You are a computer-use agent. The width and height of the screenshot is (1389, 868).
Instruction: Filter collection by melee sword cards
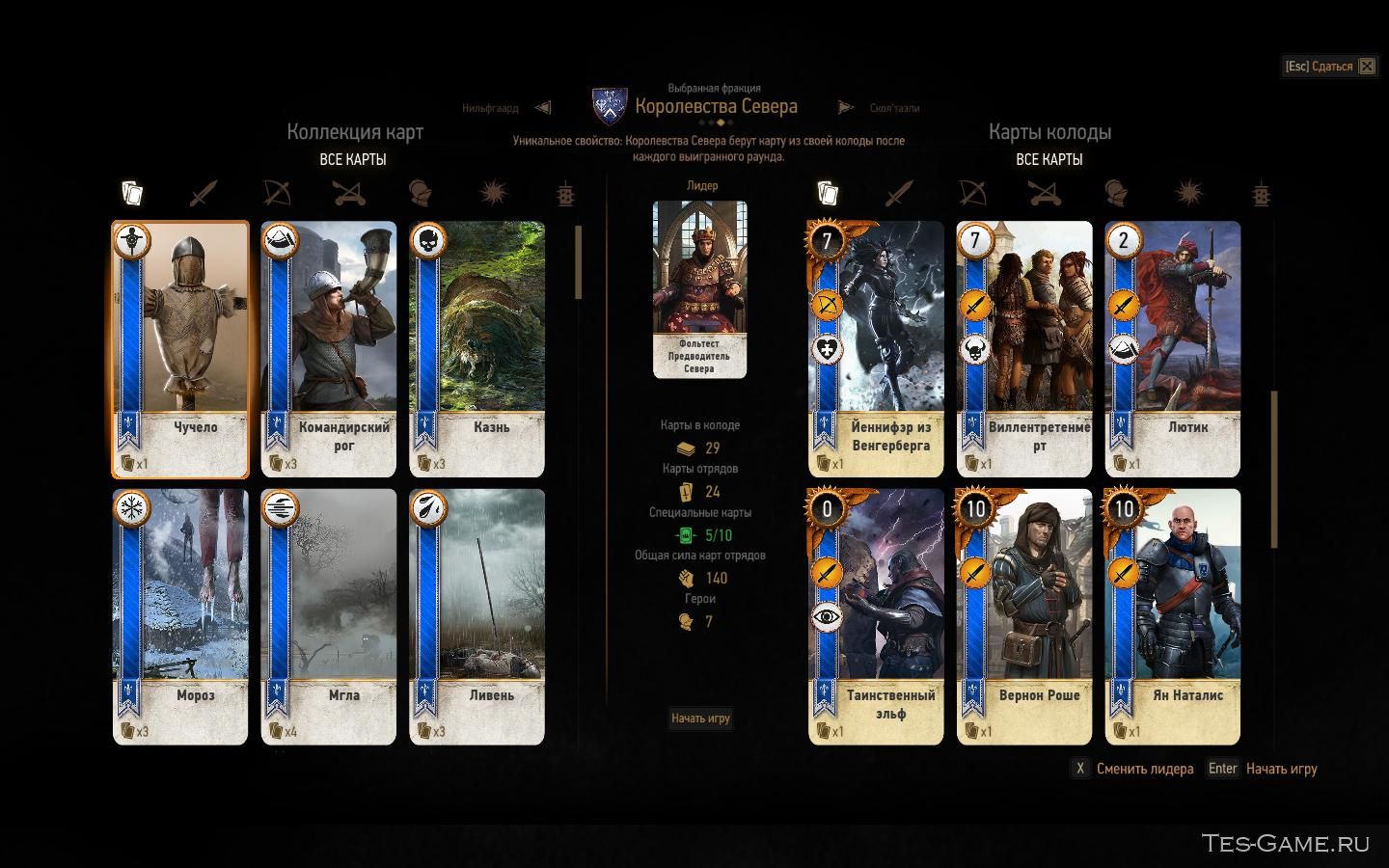pos(204,194)
